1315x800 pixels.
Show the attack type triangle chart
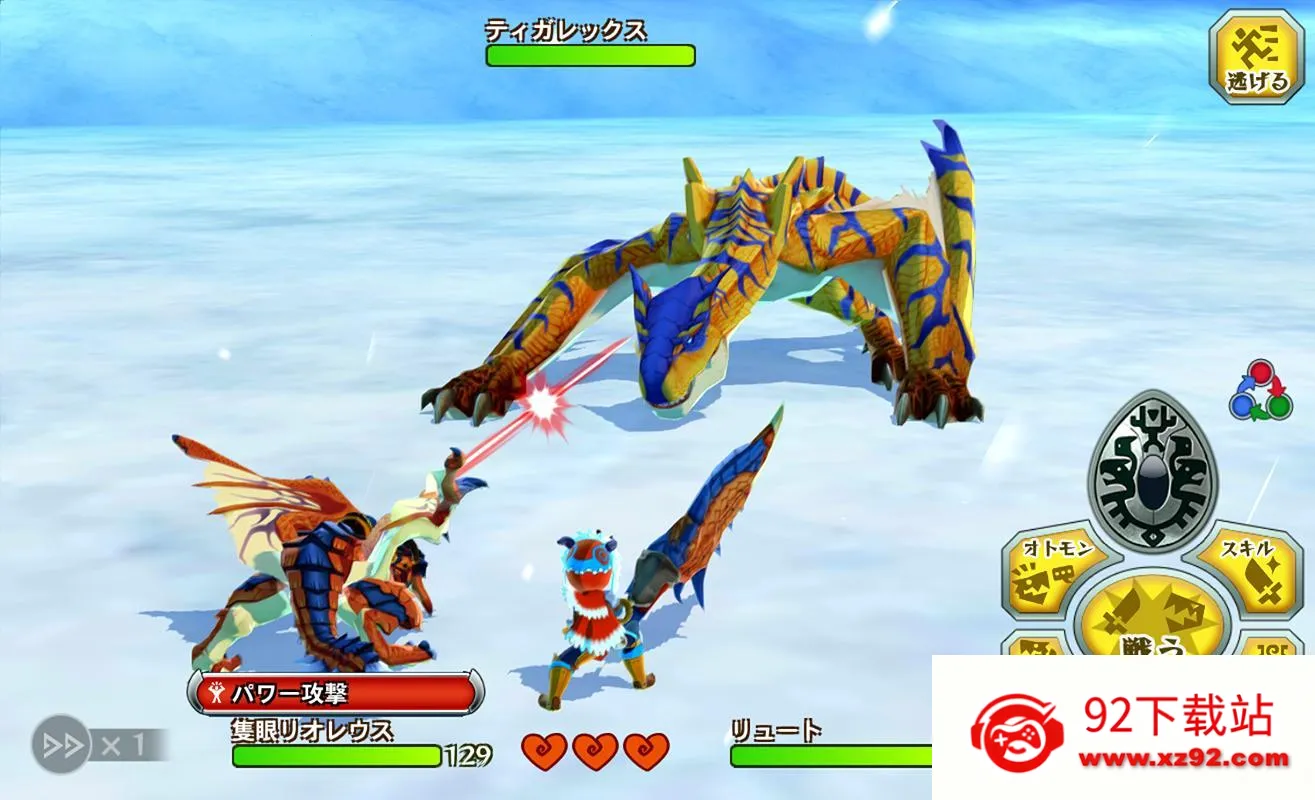click(x=1260, y=389)
